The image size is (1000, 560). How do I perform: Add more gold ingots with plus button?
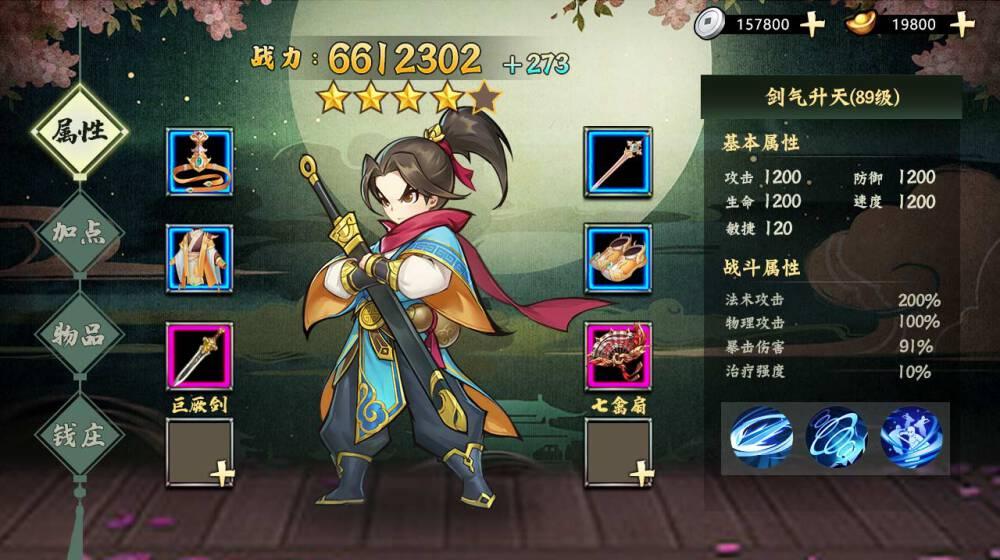click(x=962, y=24)
